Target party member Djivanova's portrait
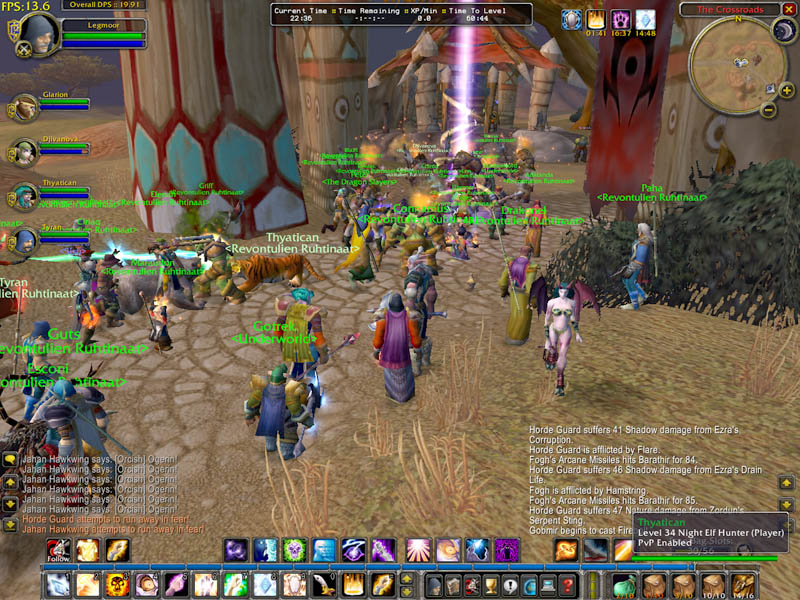Viewport: 800px width, 600px height. pos(24,151)
